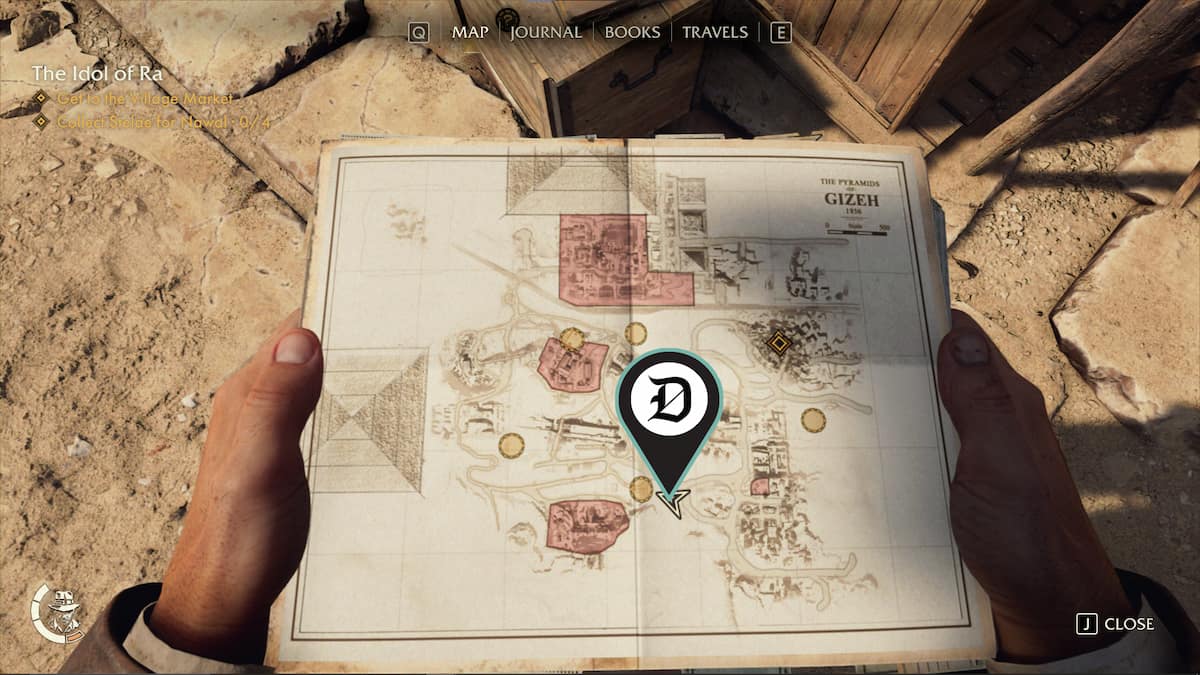Screen dimensions: 1200x675
Task: Select the Map tab
Action: click(470, 32)
